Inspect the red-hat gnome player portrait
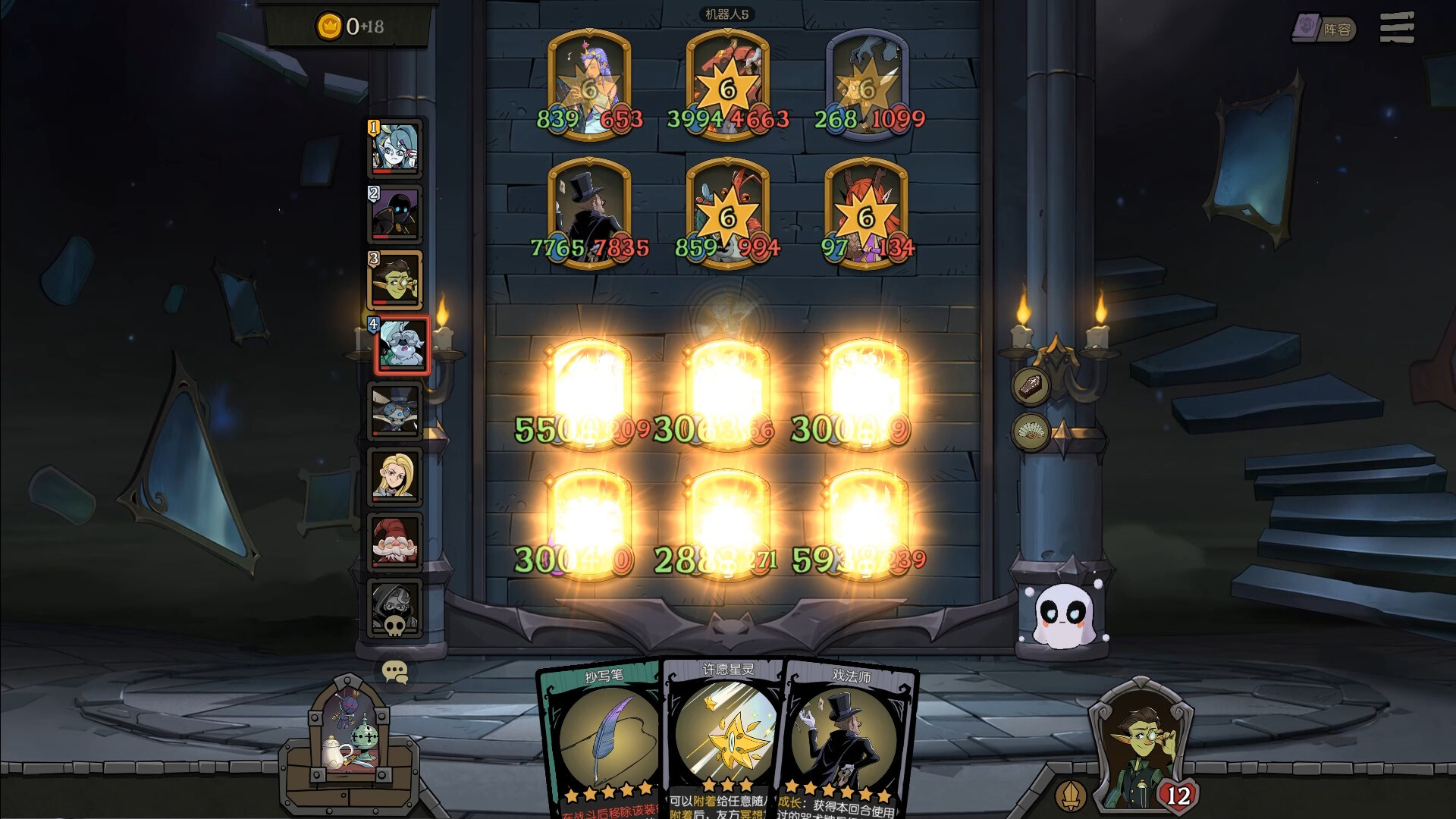1456x819 pixels. click(x=395, y=541)
